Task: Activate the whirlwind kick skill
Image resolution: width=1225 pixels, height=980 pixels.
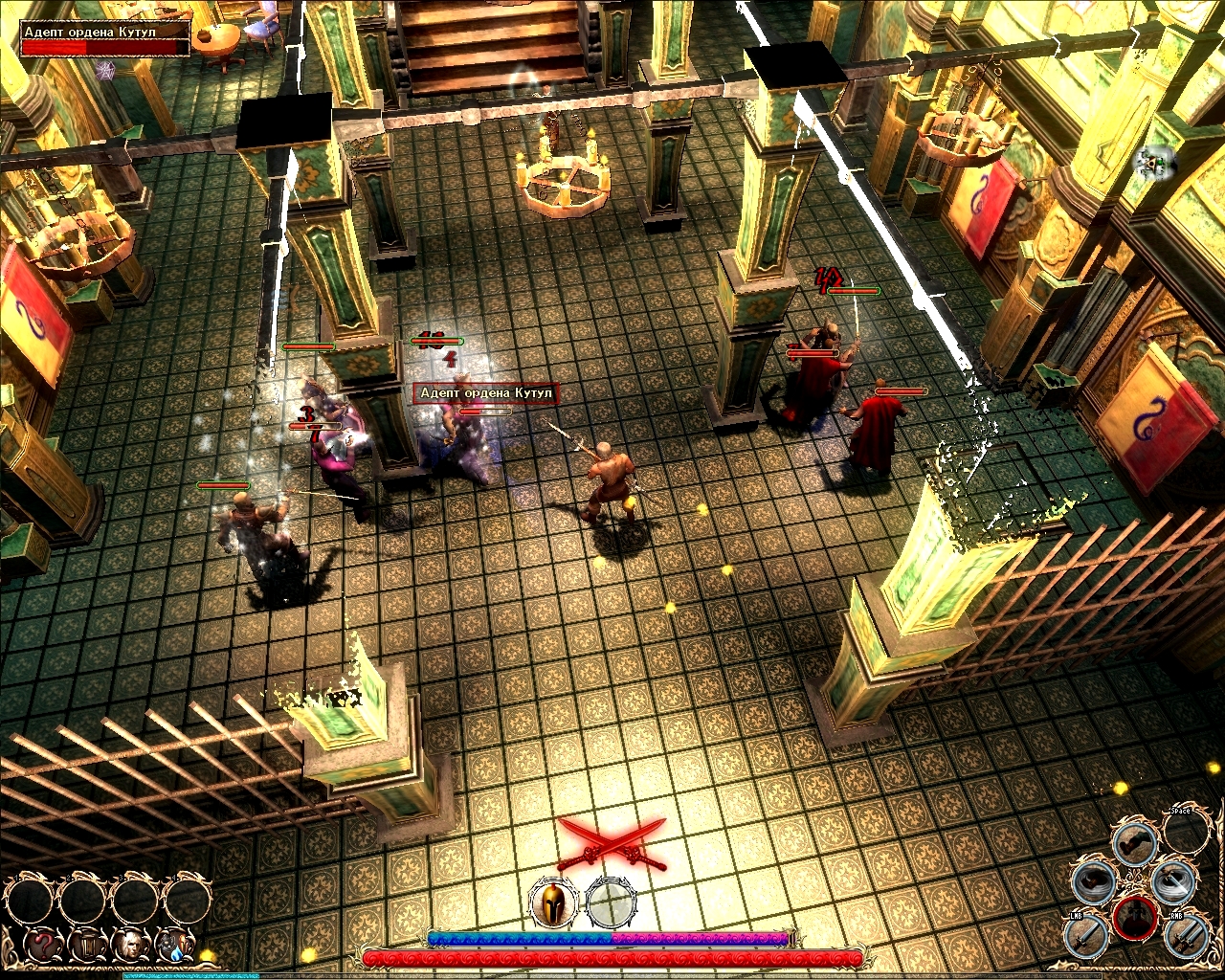Action: pos(1094,881)
